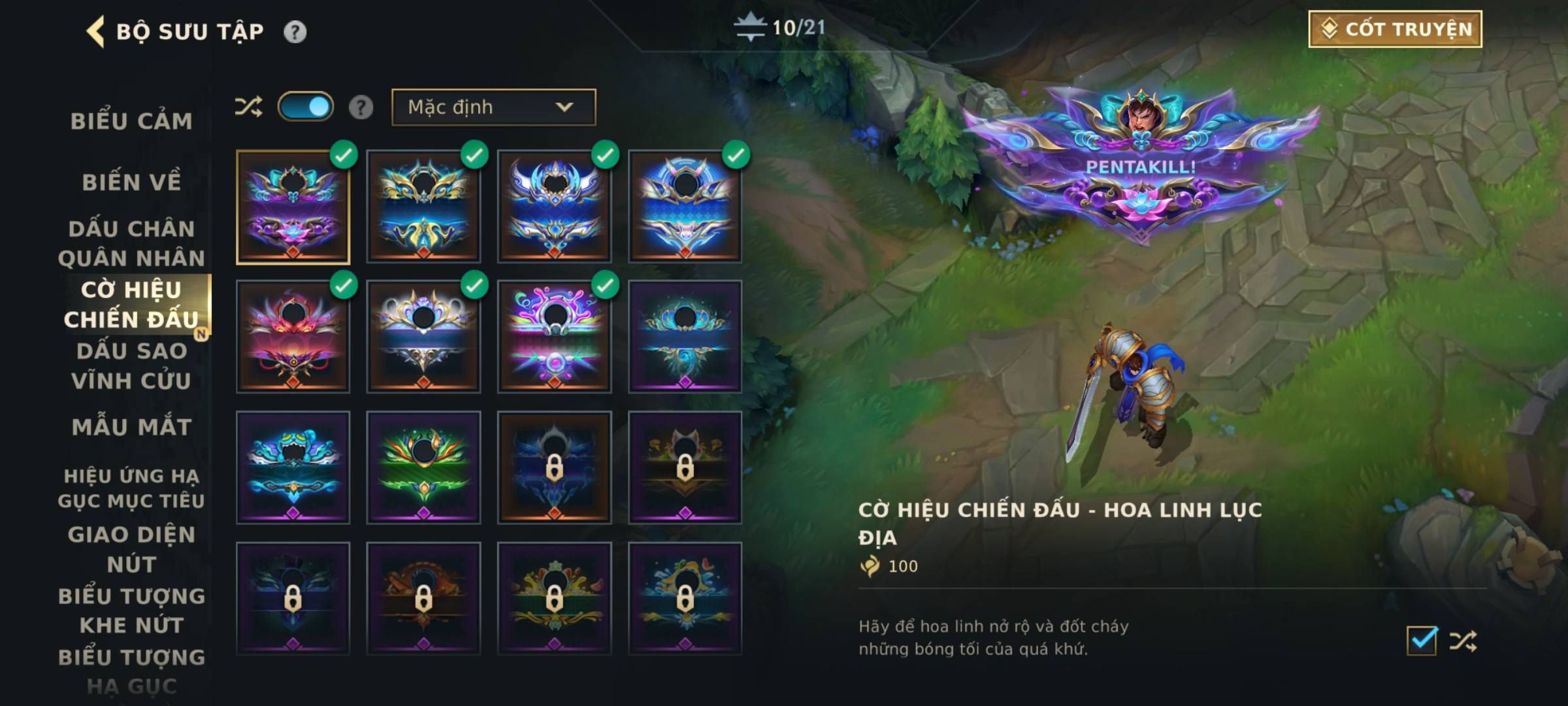Viewport: 1568px width, 706px height.
Task: Click the help icon beside Bộ Sưu Tập
Action: [x=295, y=31]
